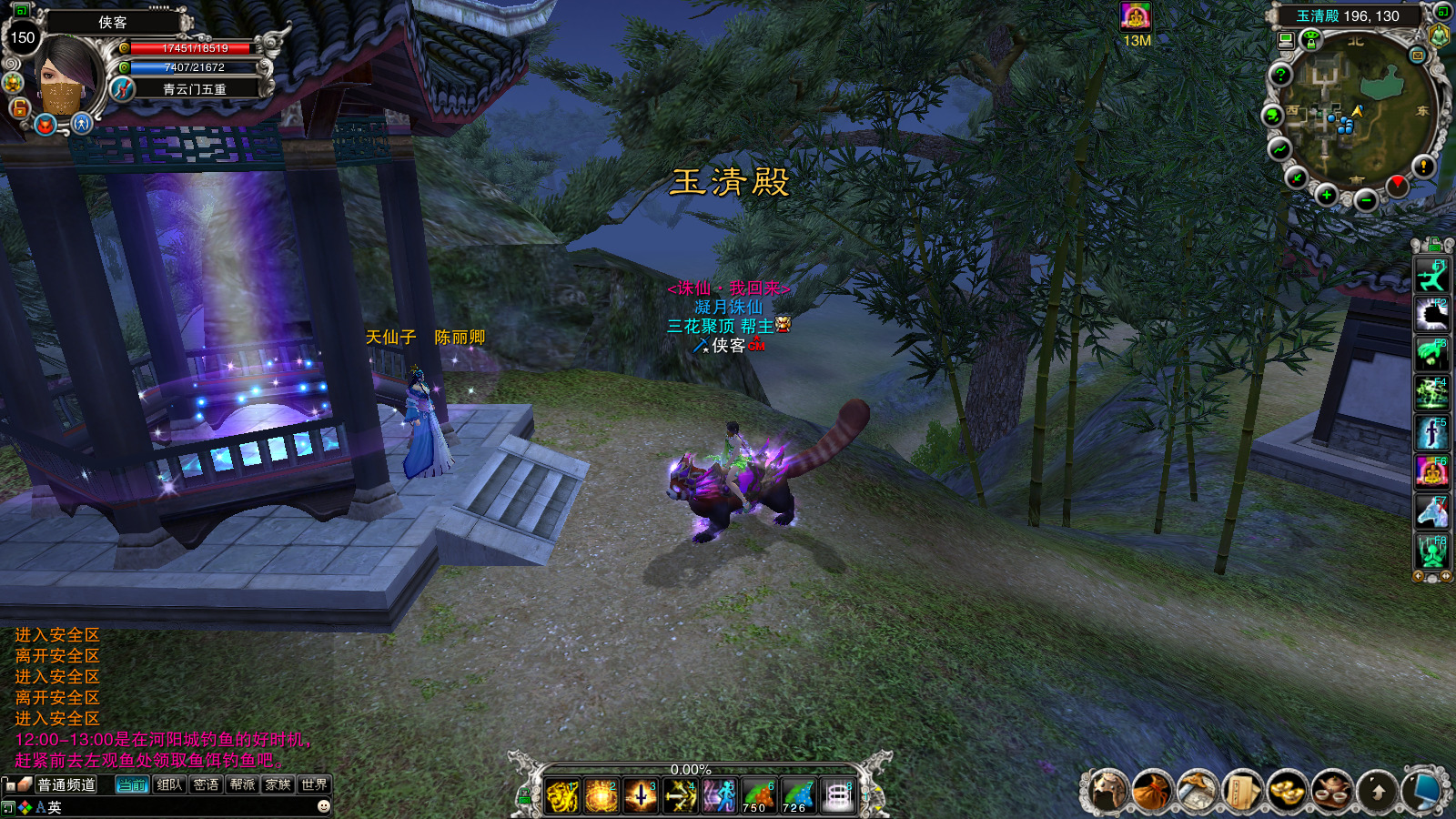
Task: Open the 组队 team chat tab
Action: 169,784
